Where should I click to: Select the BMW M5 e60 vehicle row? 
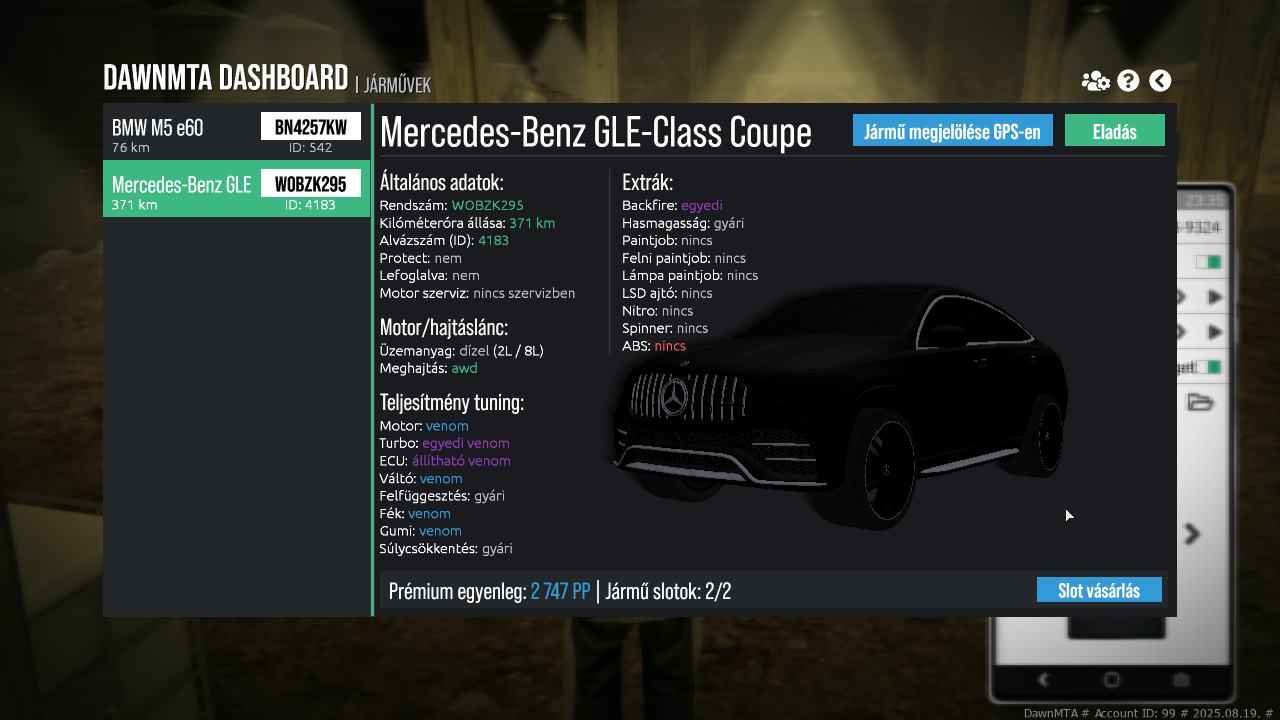(x=236, y=132)
